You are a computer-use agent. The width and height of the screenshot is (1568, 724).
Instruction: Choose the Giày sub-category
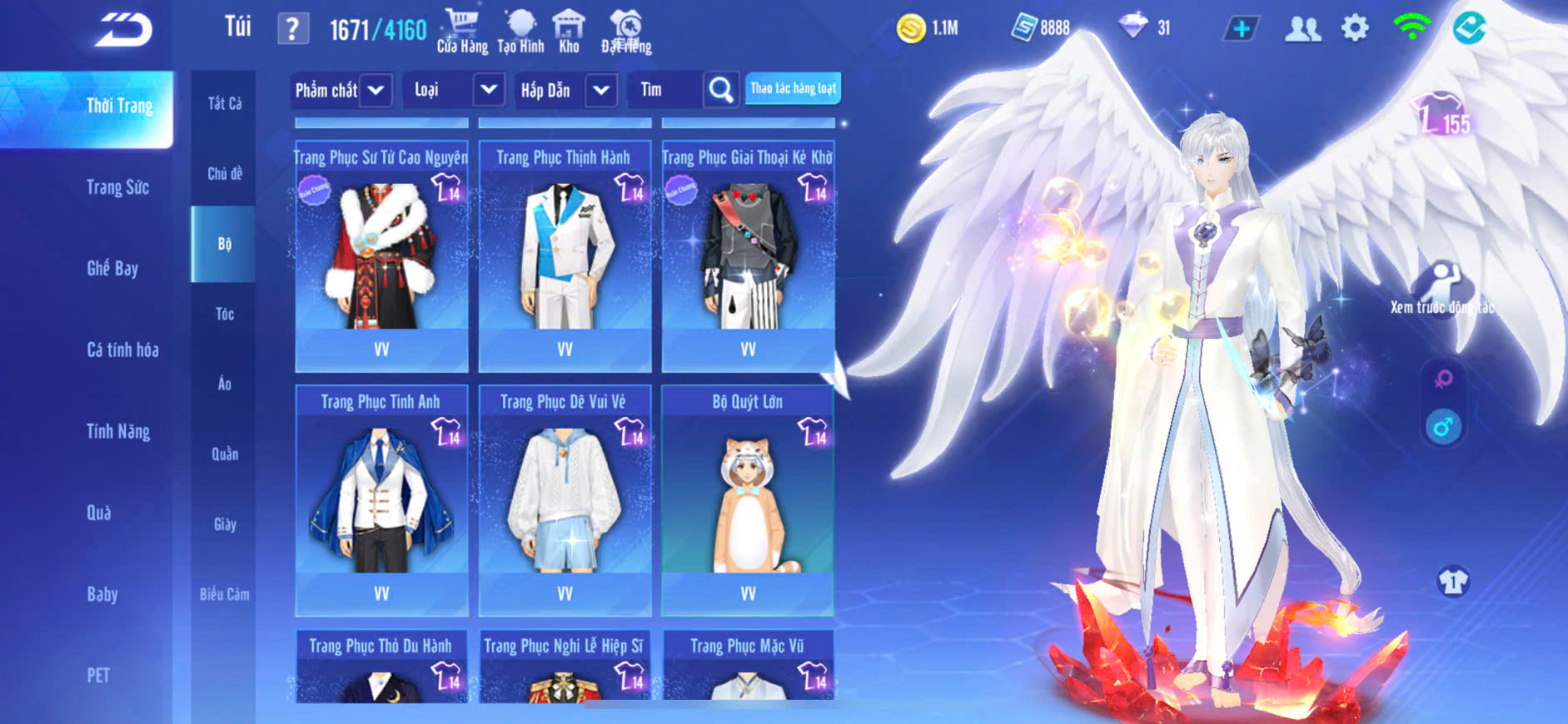(x=224, y=524)
